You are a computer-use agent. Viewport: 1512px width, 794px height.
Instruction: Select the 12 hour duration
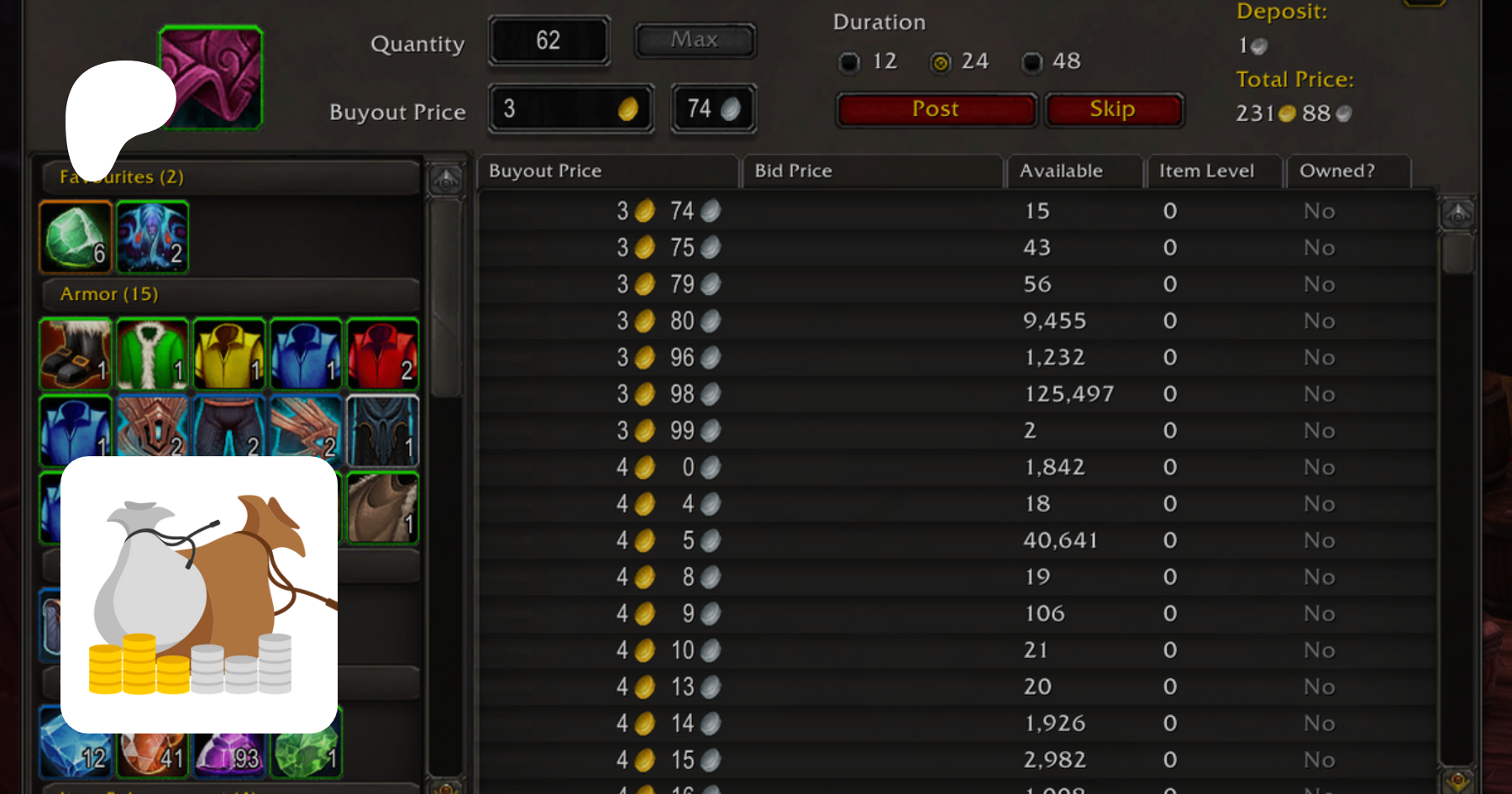tap(850, 62)
